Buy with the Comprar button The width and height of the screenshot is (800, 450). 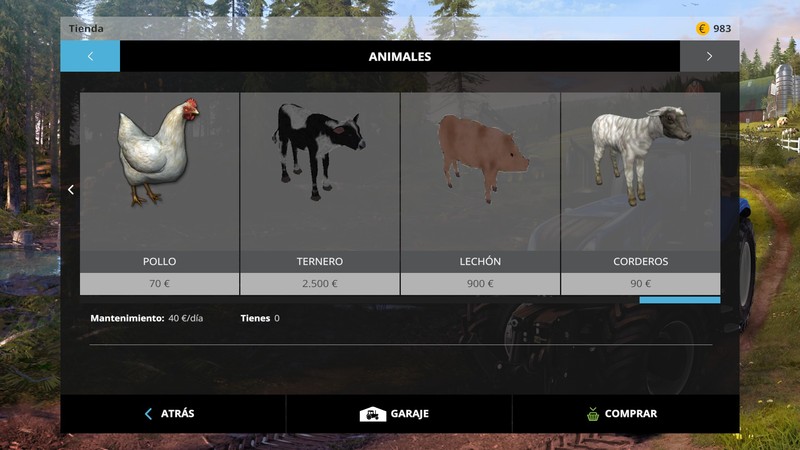pyautogui.click(x=624, y=413)
